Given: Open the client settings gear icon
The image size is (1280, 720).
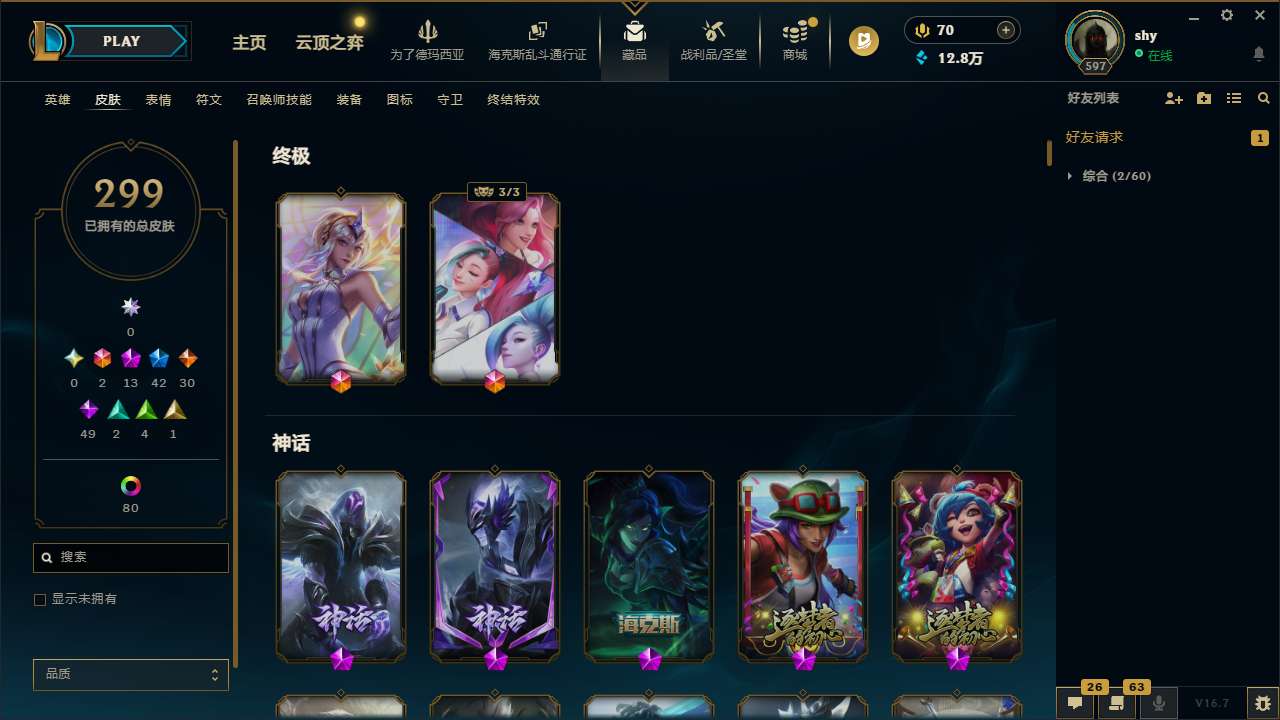Looking at the screenshot, I should (1226, 15).
